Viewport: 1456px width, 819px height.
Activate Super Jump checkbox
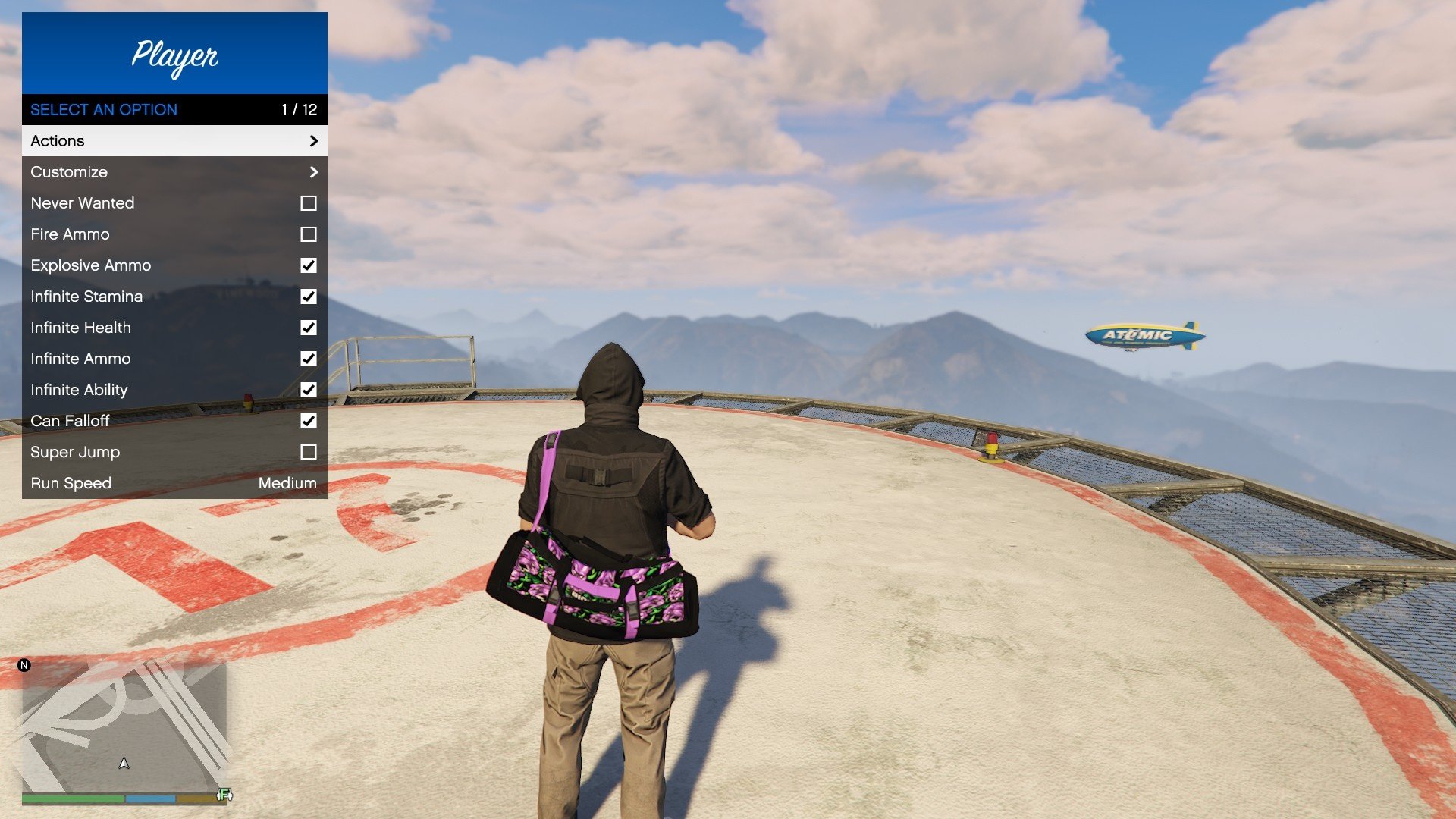tap(308, 452)
